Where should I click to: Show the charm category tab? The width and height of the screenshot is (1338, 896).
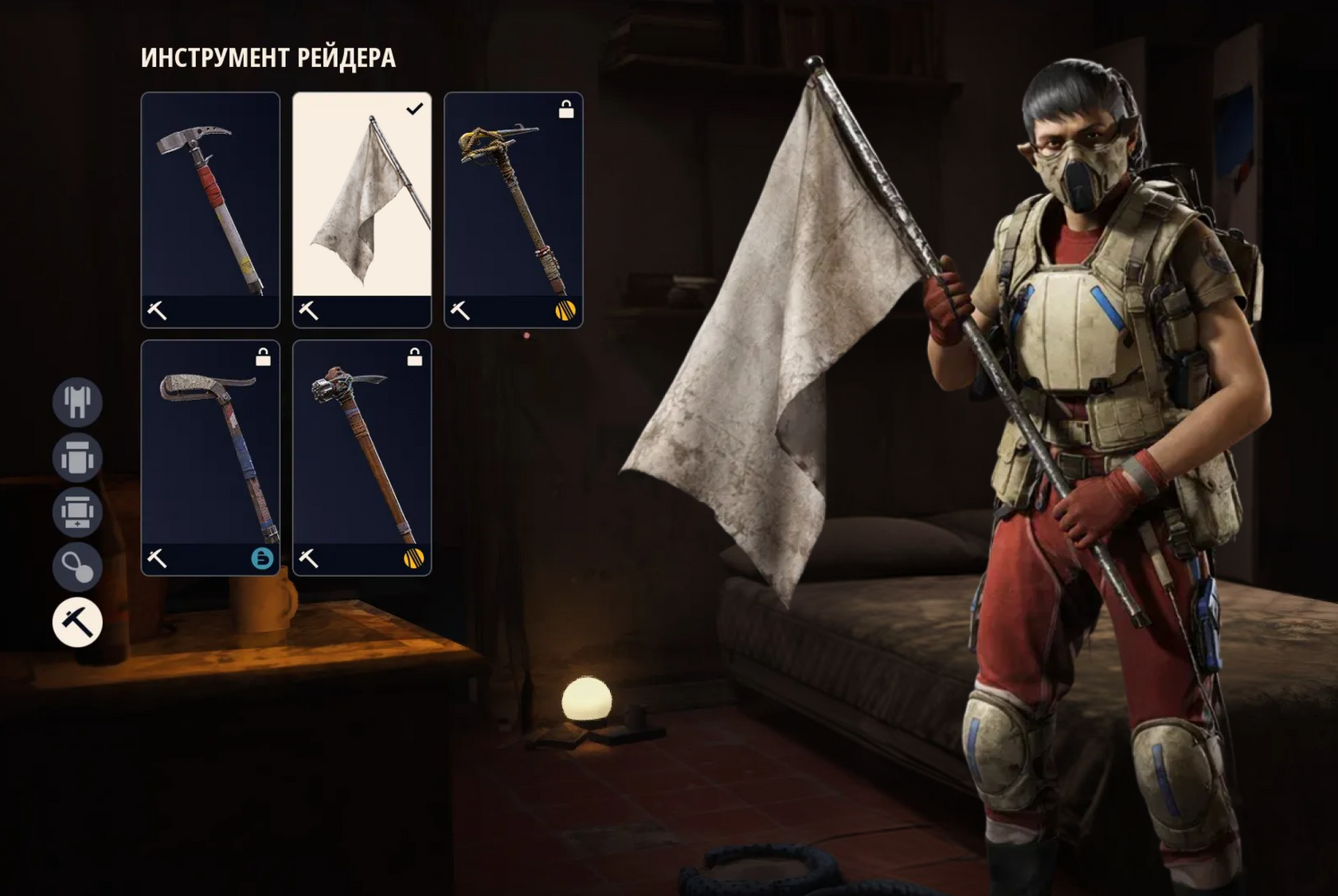[77, 566]
